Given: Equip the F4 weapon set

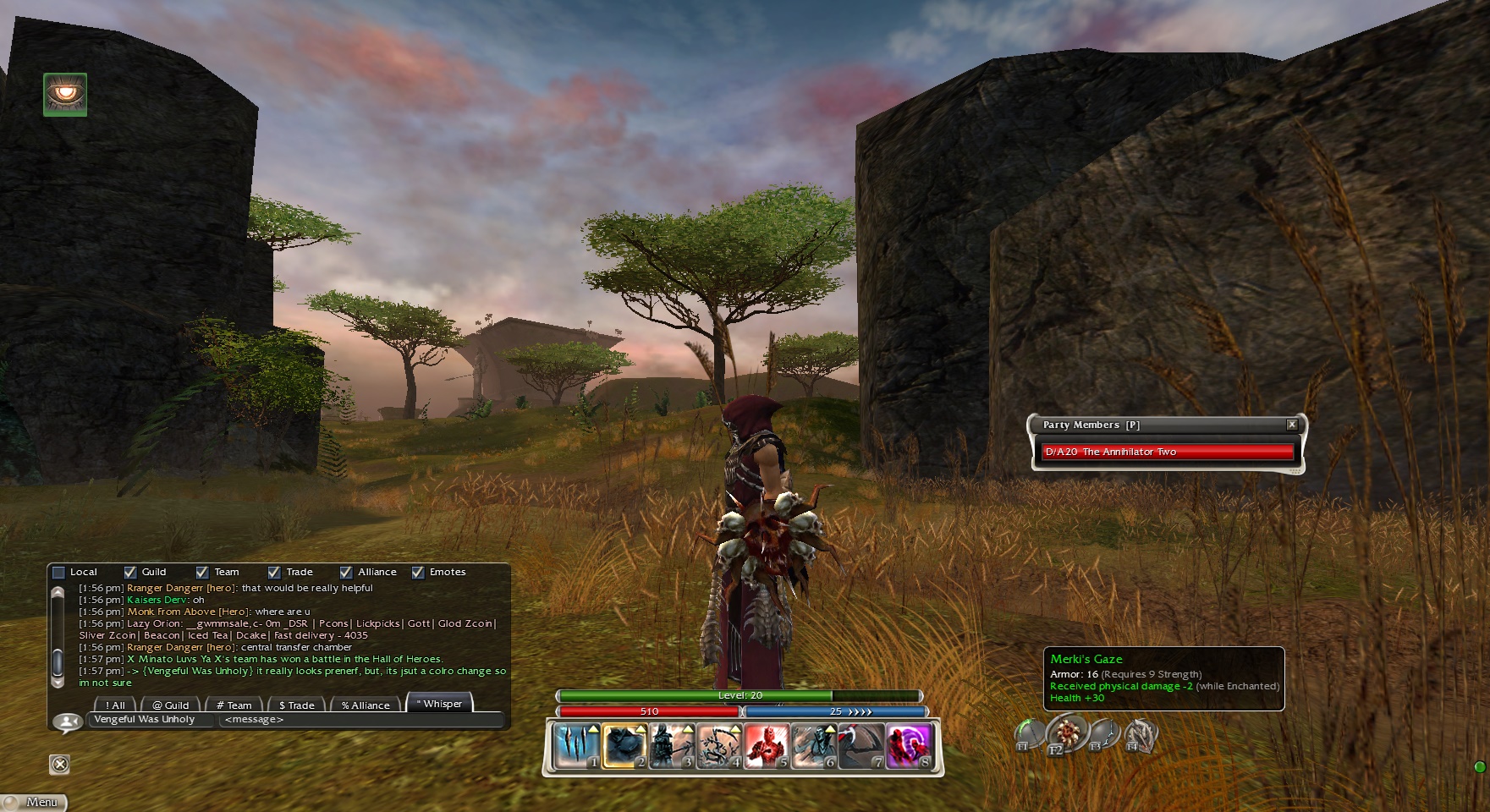Looking at the screenshot, I should tap(1140, 735).
